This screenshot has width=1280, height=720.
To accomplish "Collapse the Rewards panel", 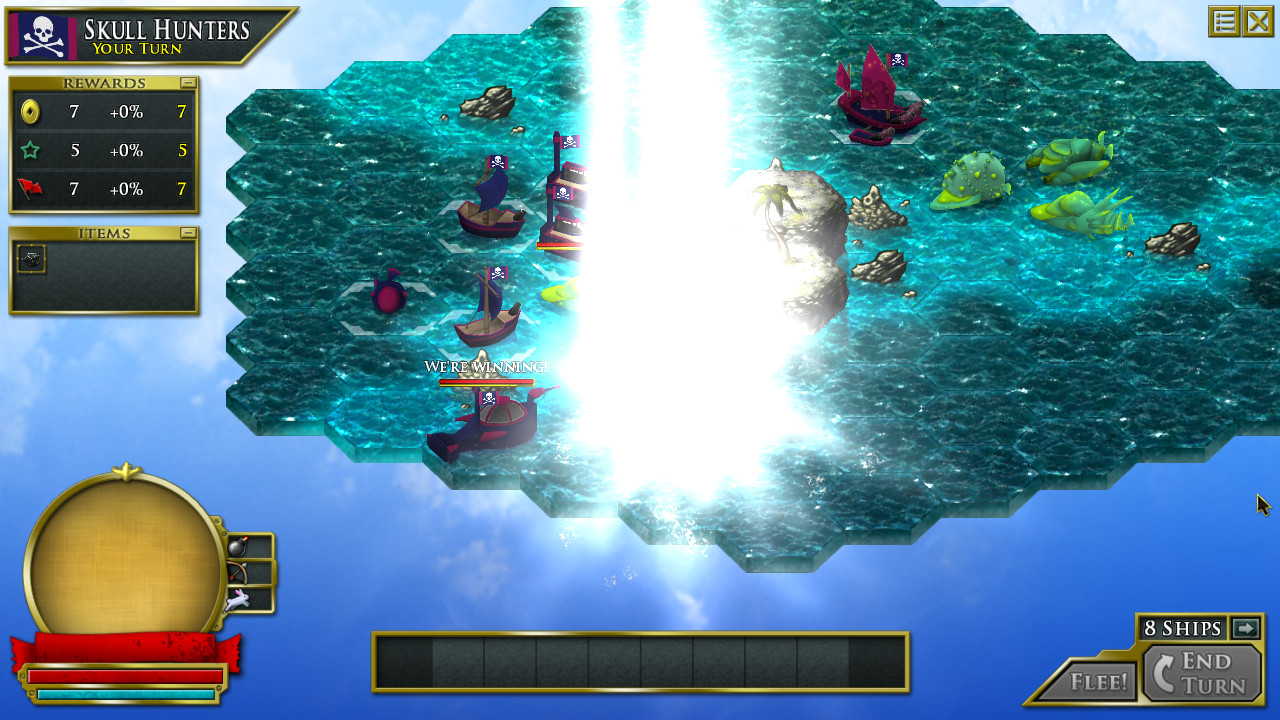I will 190,83.
